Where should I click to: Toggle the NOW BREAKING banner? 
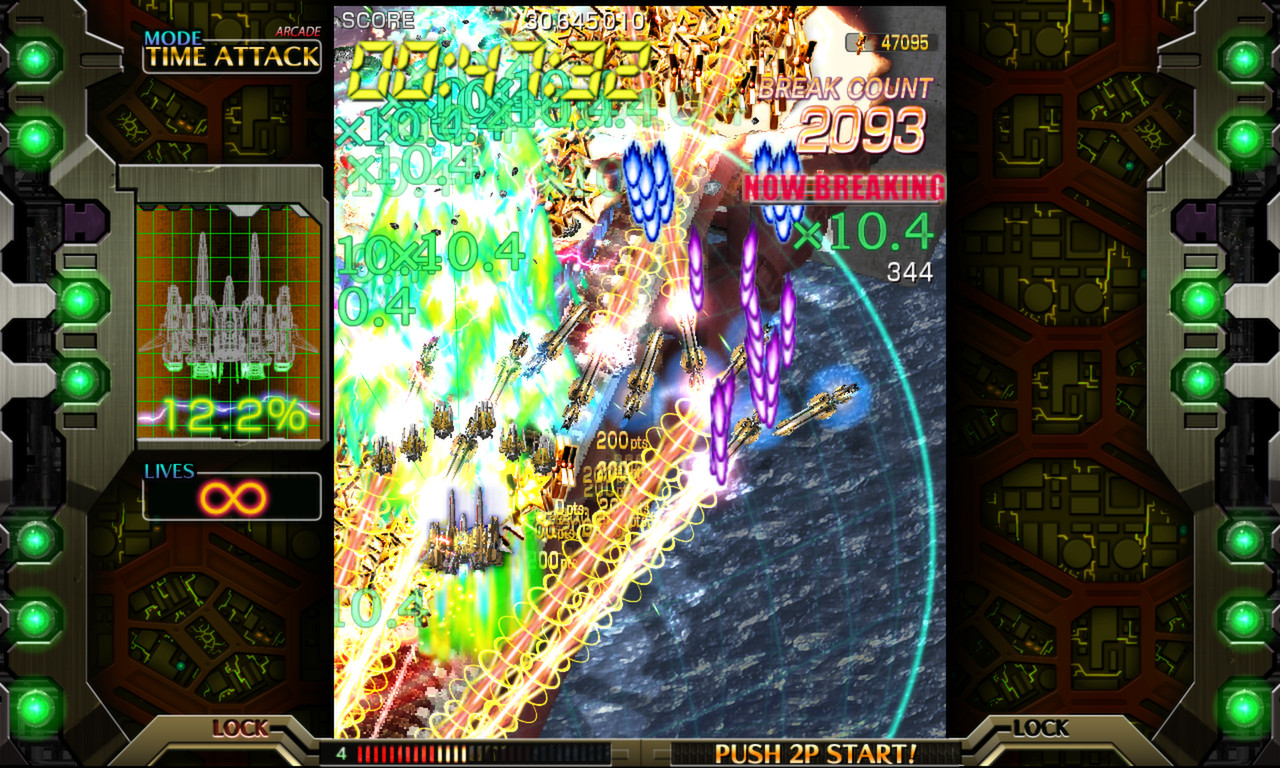(845, 186)
